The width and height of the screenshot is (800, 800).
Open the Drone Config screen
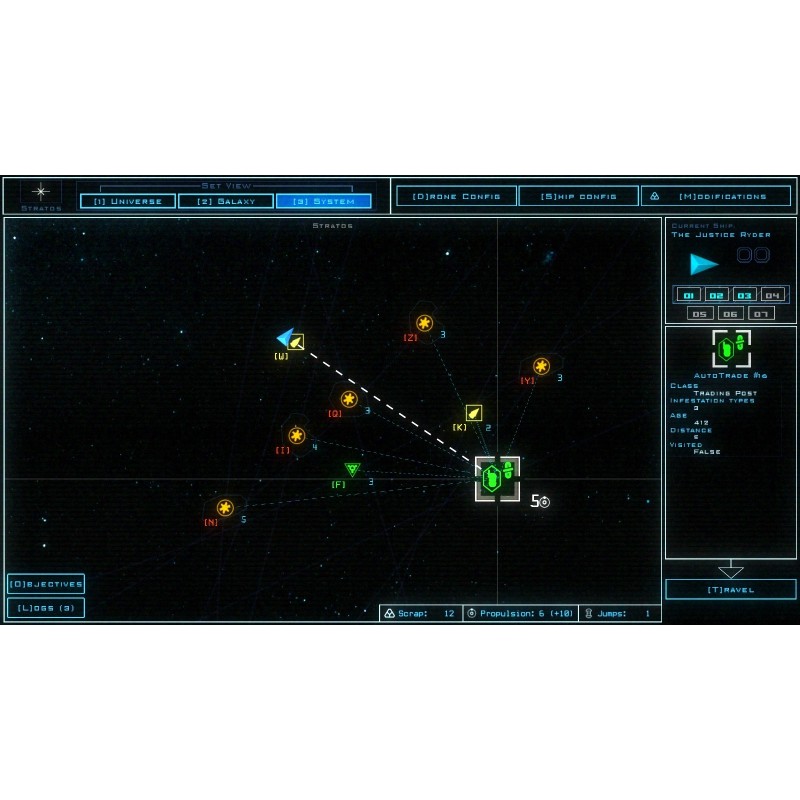456,196
